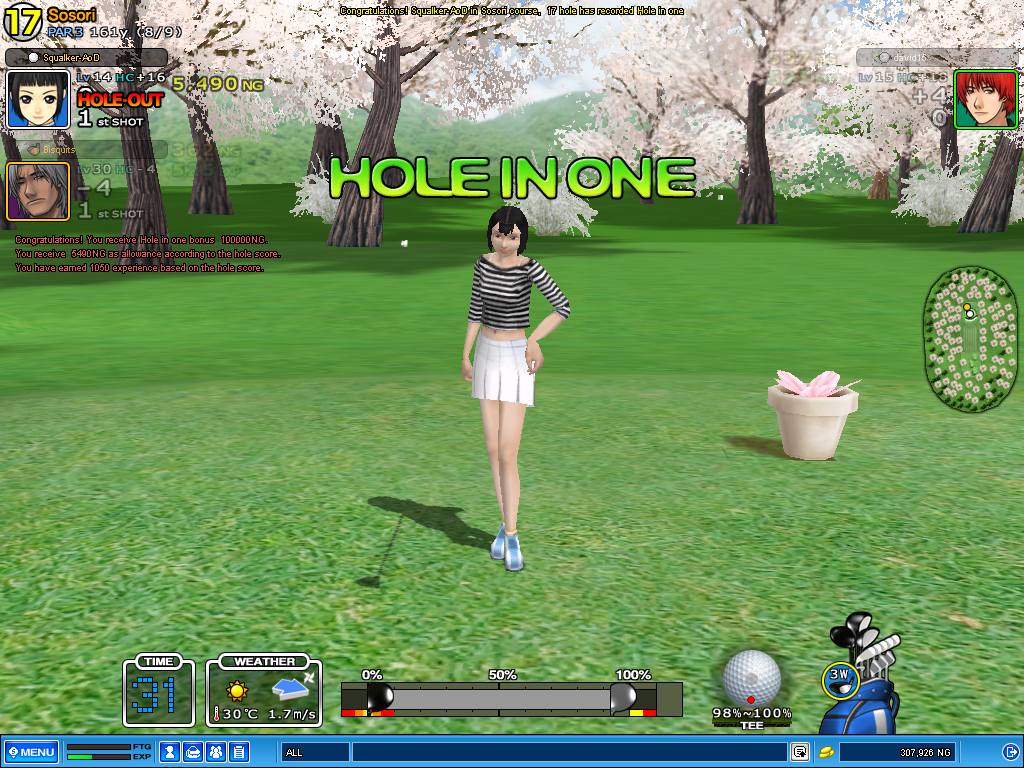Open the MENU button

coord(31,752)
